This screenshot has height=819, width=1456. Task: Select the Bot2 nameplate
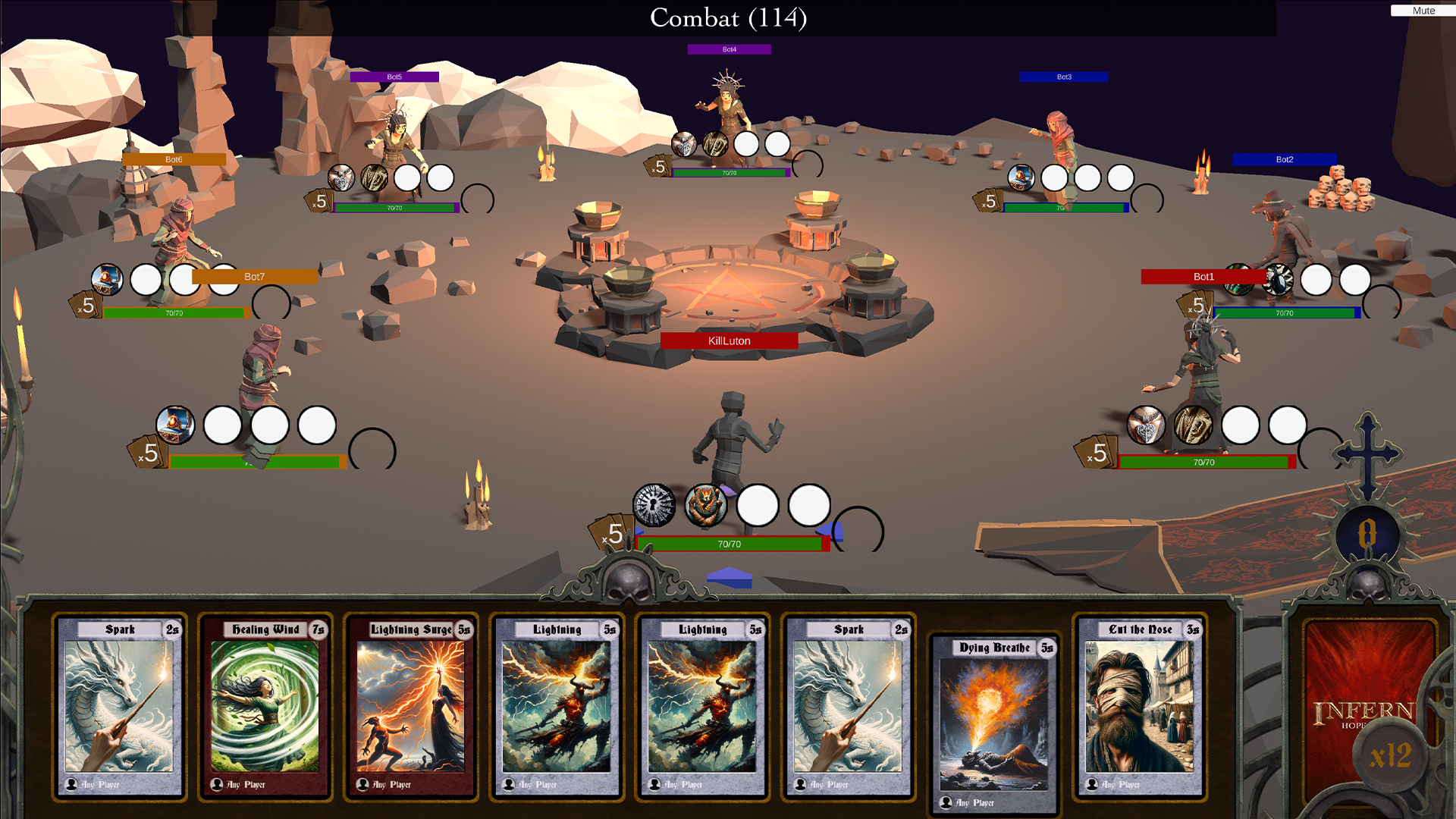(x=1284, y=159)
